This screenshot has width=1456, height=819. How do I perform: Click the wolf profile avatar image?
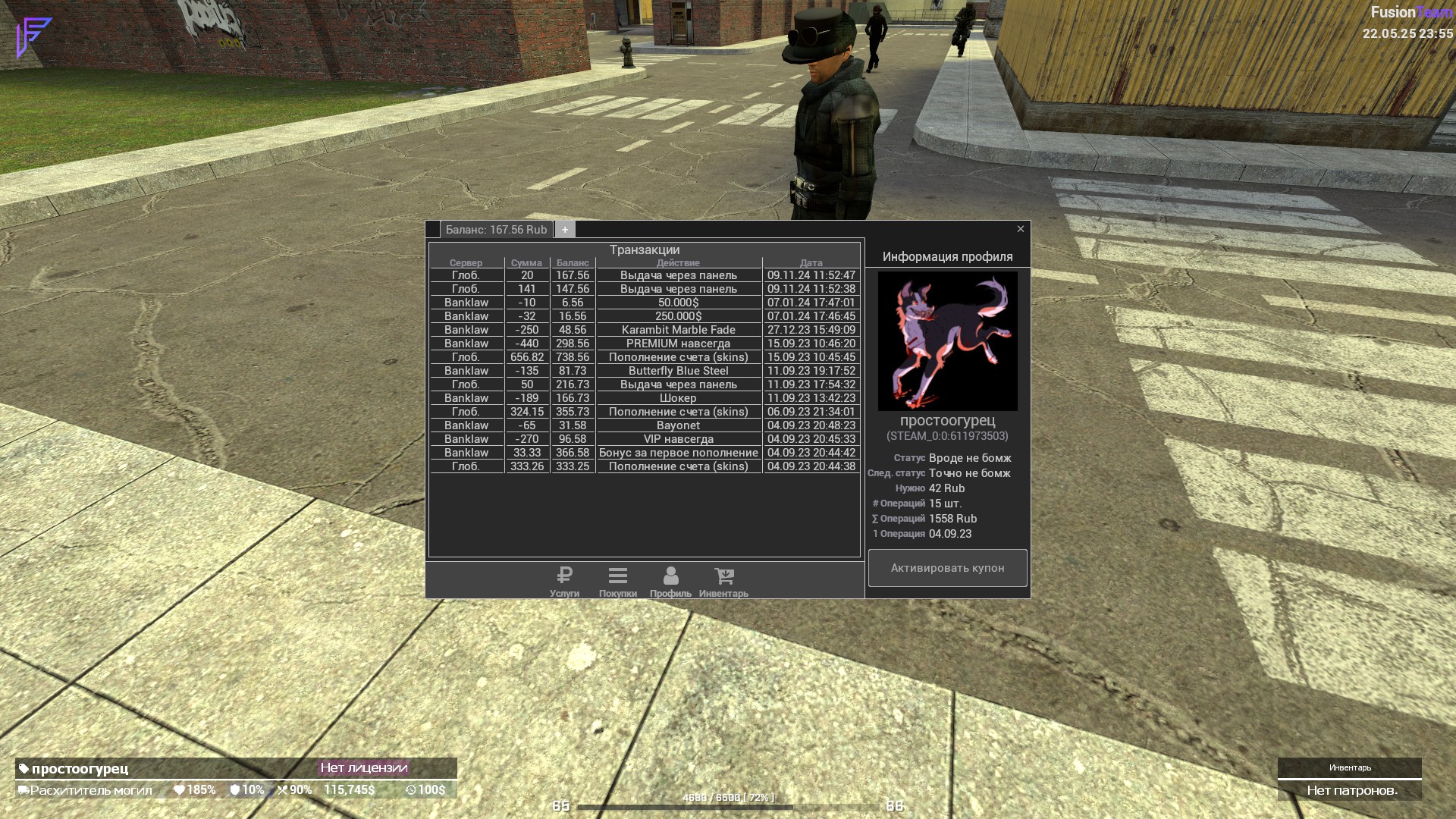click(947, 341)
